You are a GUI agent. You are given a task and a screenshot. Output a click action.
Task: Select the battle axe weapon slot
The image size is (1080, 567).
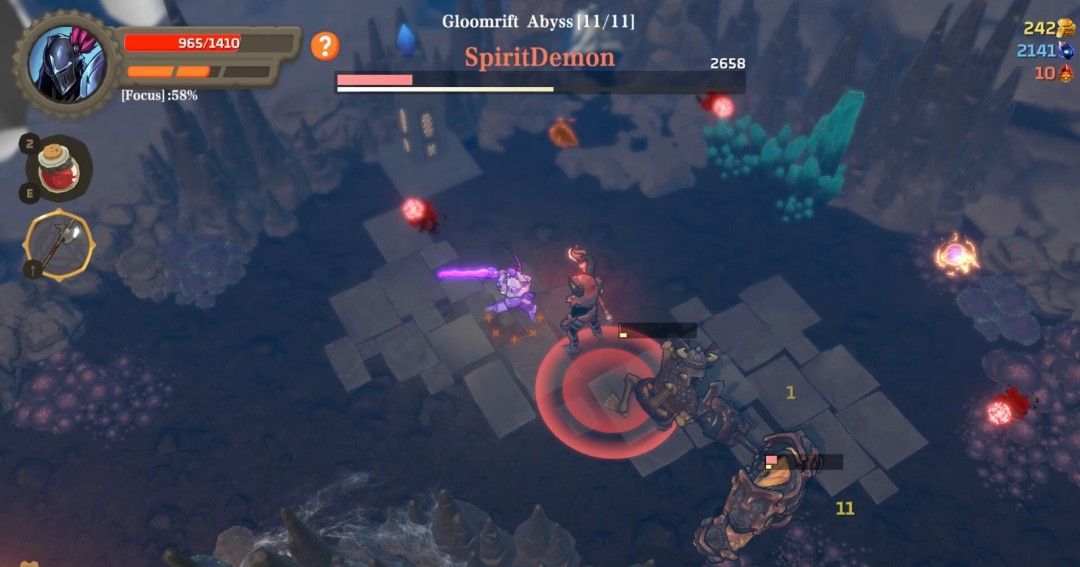click(60, 246)
